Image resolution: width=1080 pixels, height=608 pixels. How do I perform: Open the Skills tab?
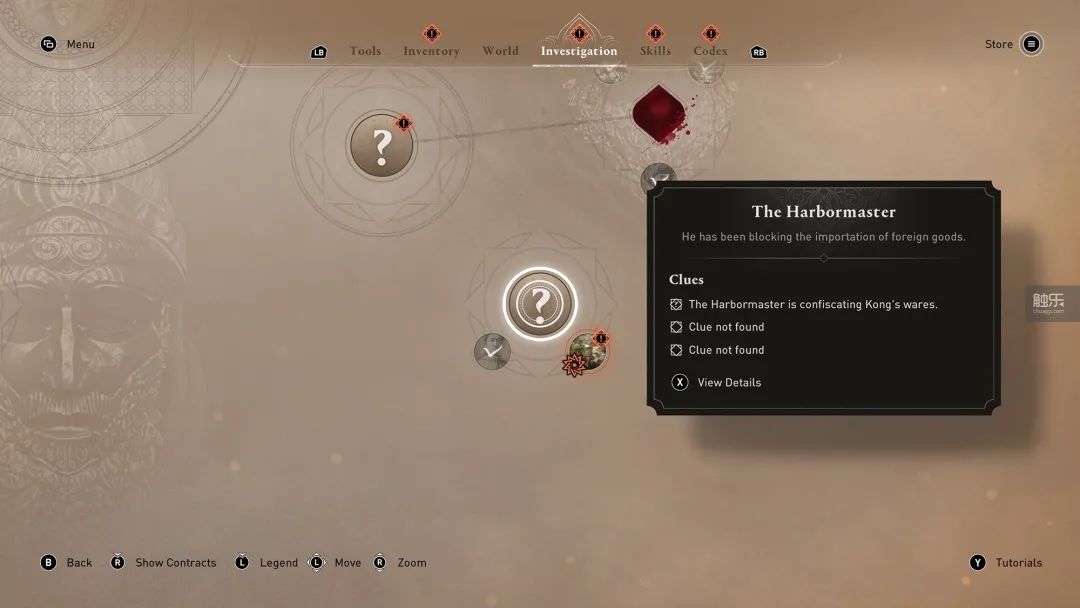pos(655,51)
